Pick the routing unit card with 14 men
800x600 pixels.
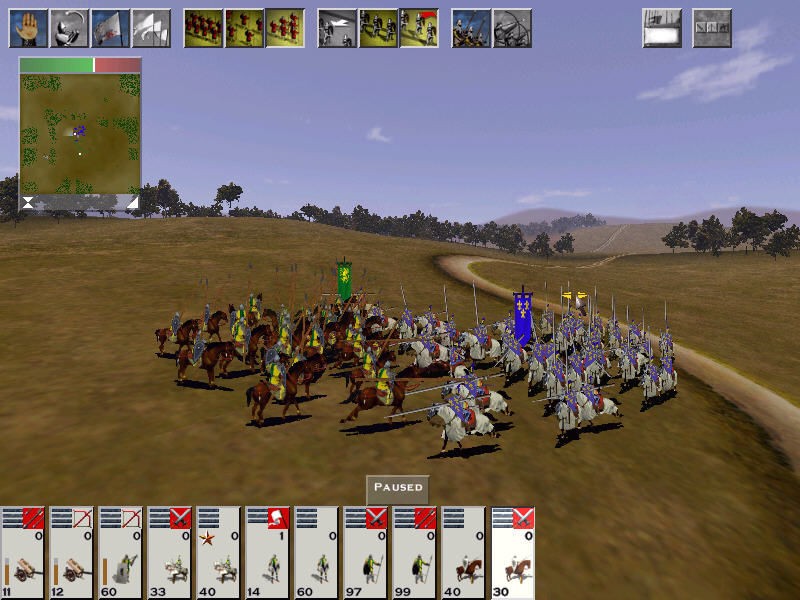click(x=268, y=552)
